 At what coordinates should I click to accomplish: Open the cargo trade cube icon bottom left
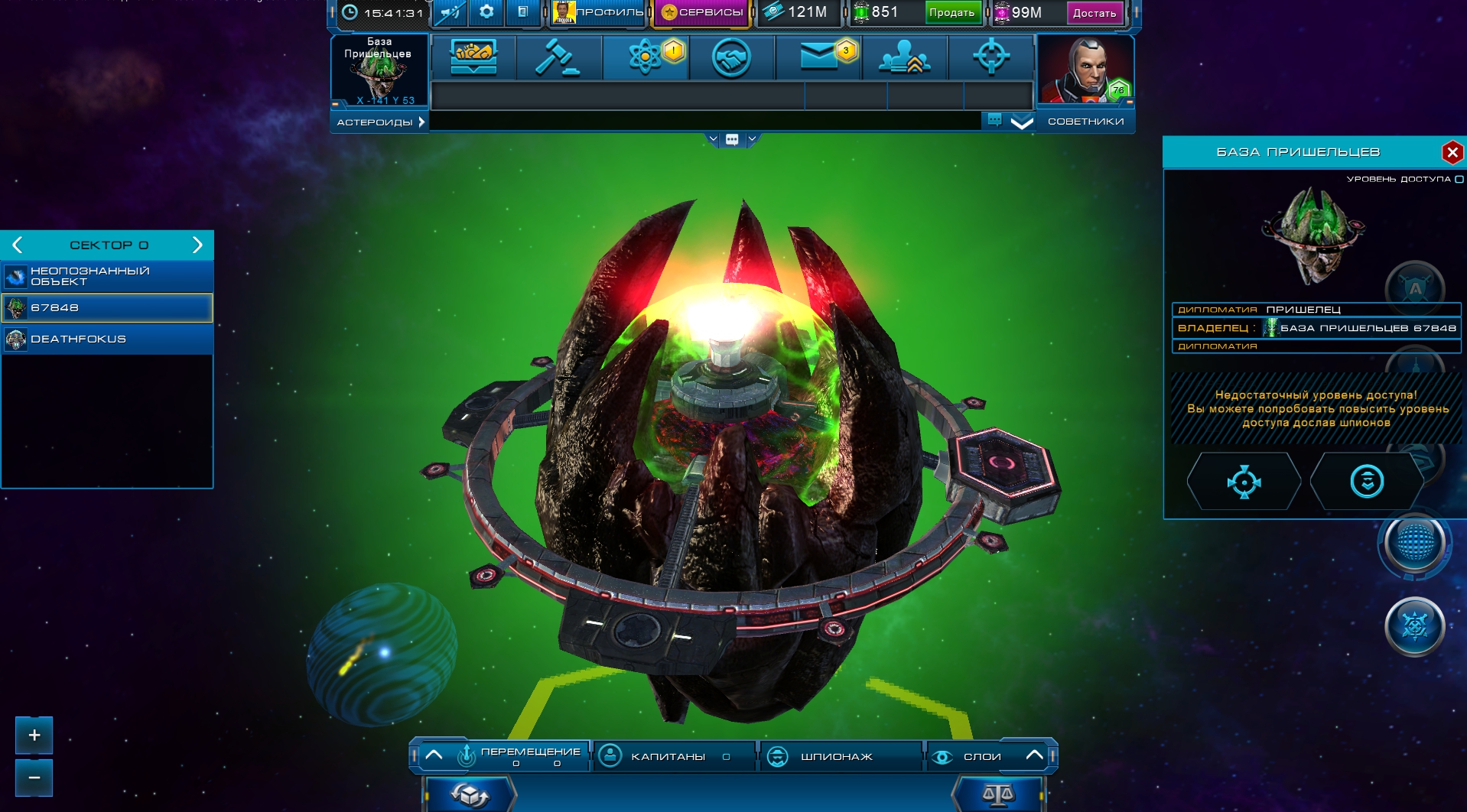[x=469, y=794]
